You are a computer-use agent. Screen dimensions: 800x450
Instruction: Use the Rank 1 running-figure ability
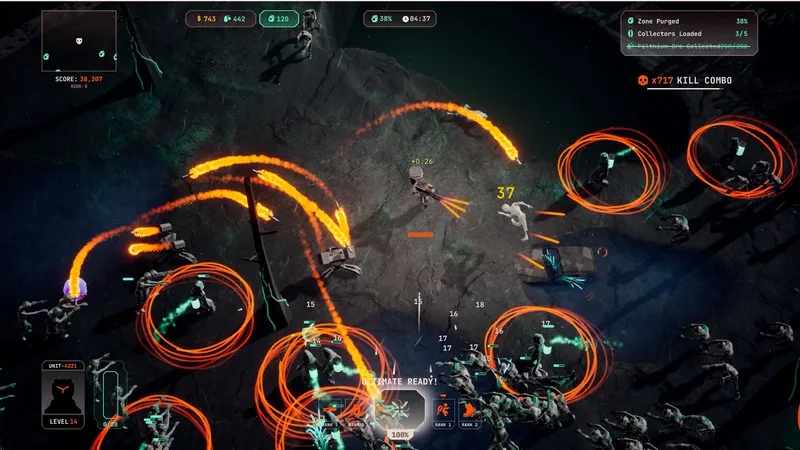[x=444, y=409]
